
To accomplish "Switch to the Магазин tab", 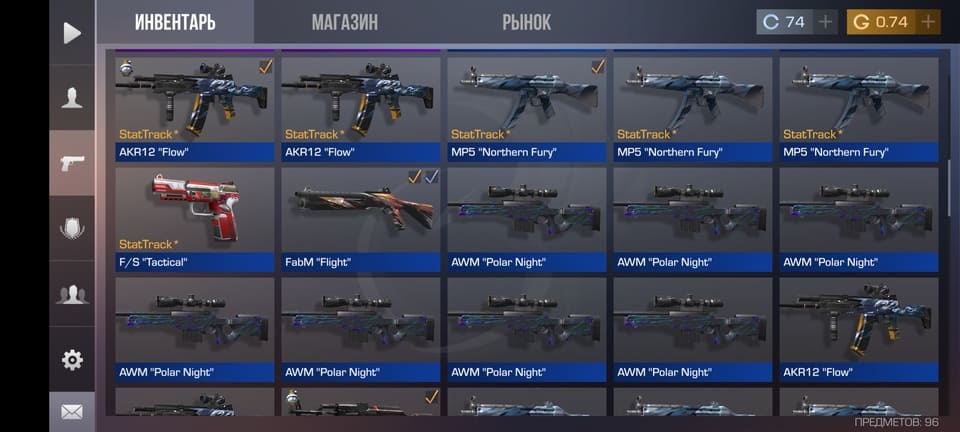I will 344,22.
